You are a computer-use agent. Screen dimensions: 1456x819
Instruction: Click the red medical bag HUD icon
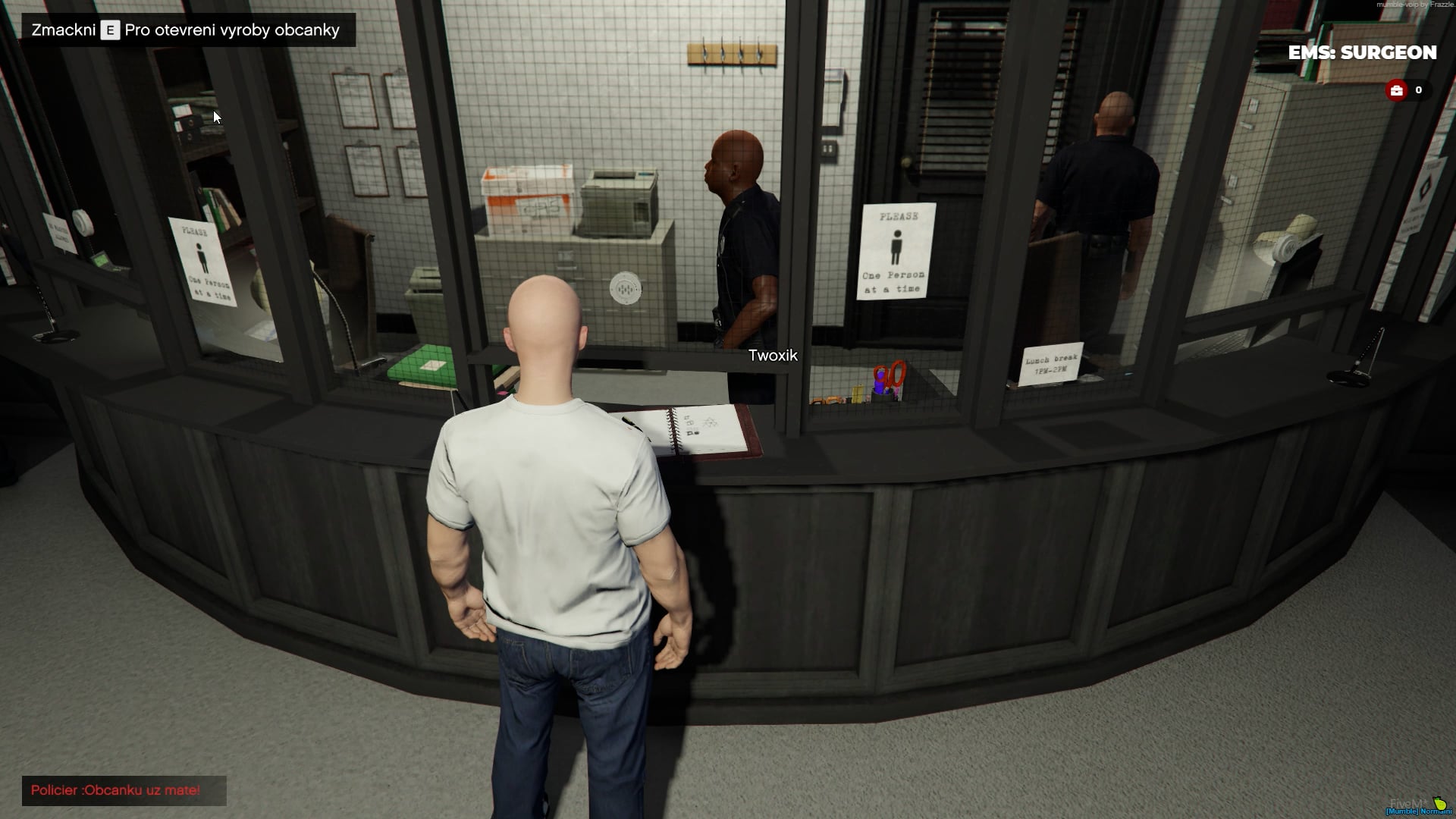1397,90
